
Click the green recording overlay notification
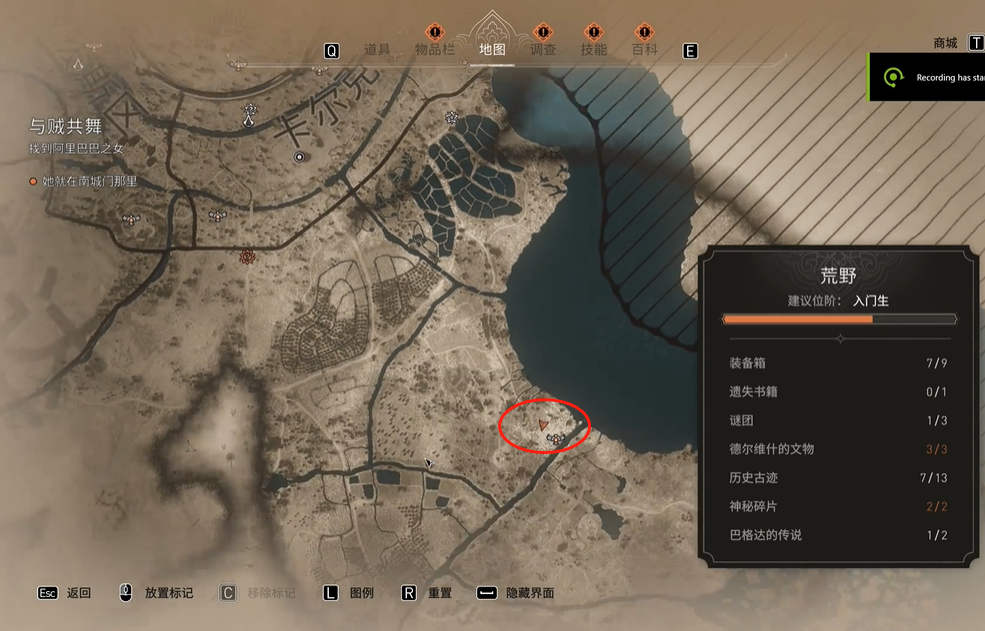tap(927, 78)
